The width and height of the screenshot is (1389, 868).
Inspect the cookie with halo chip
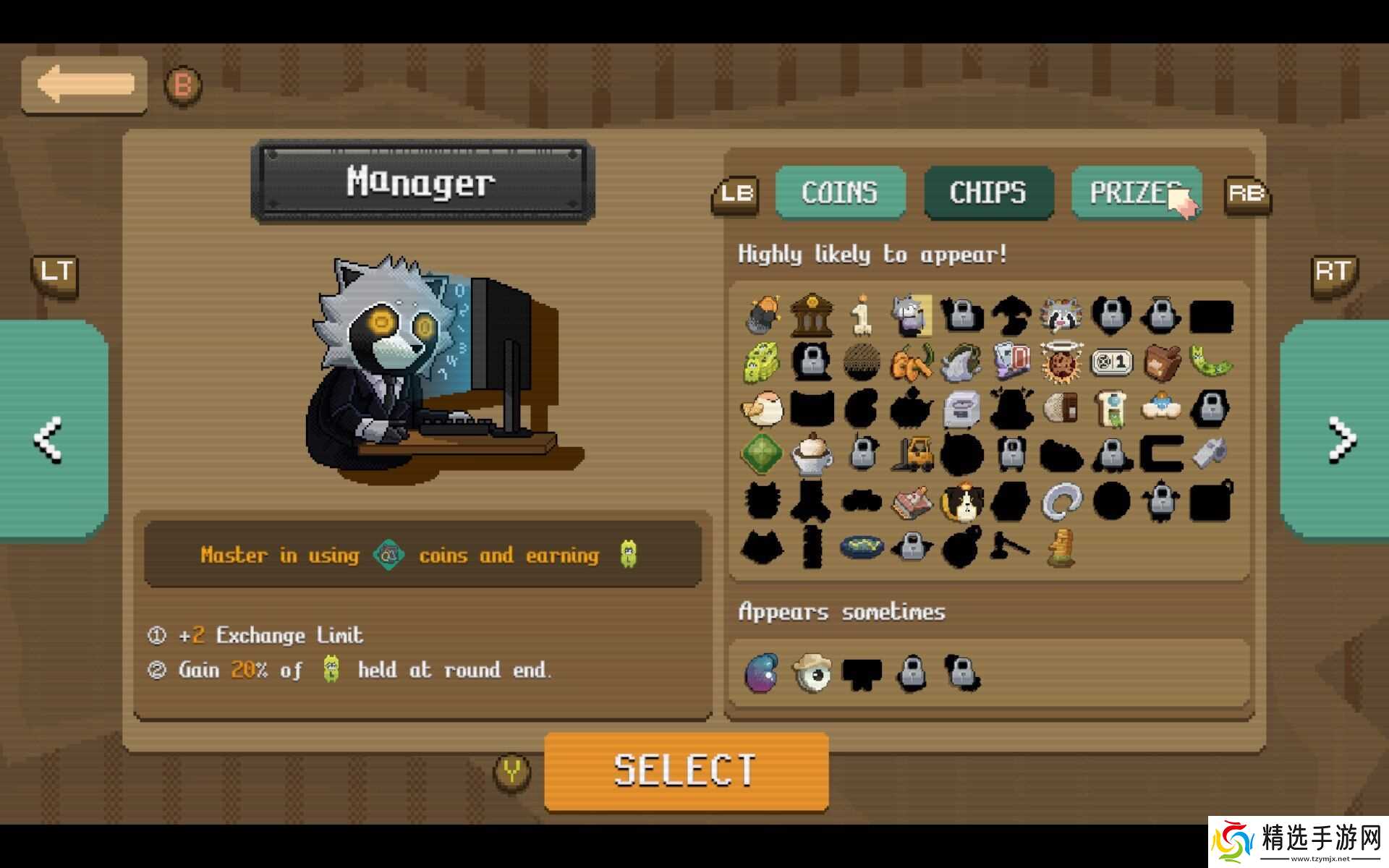coord(1061,361)
